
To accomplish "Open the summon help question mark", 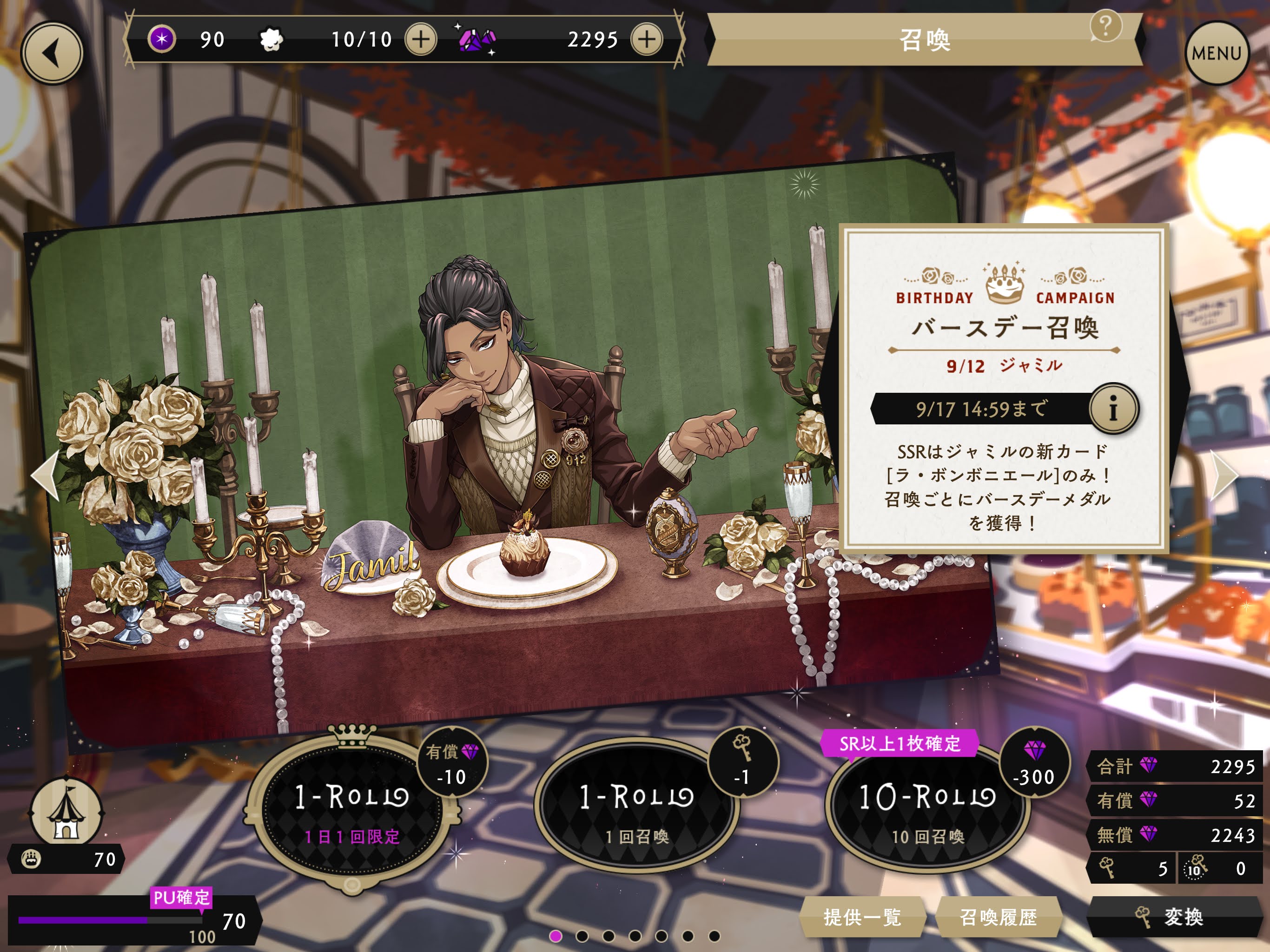I will (1105, 26).
